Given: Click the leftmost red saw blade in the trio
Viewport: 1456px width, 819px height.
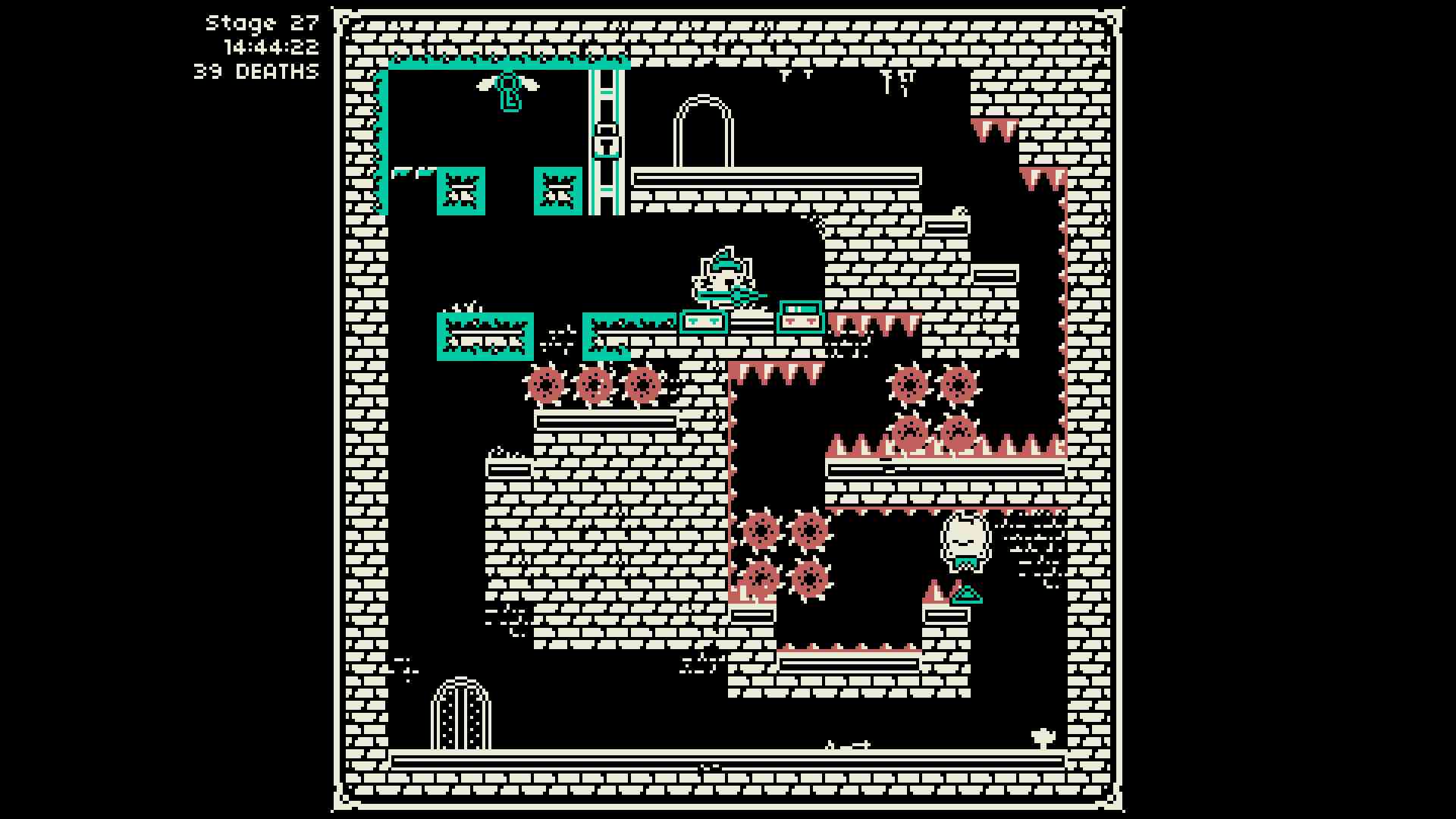Looking at the screenshot, I should (544, 385).
